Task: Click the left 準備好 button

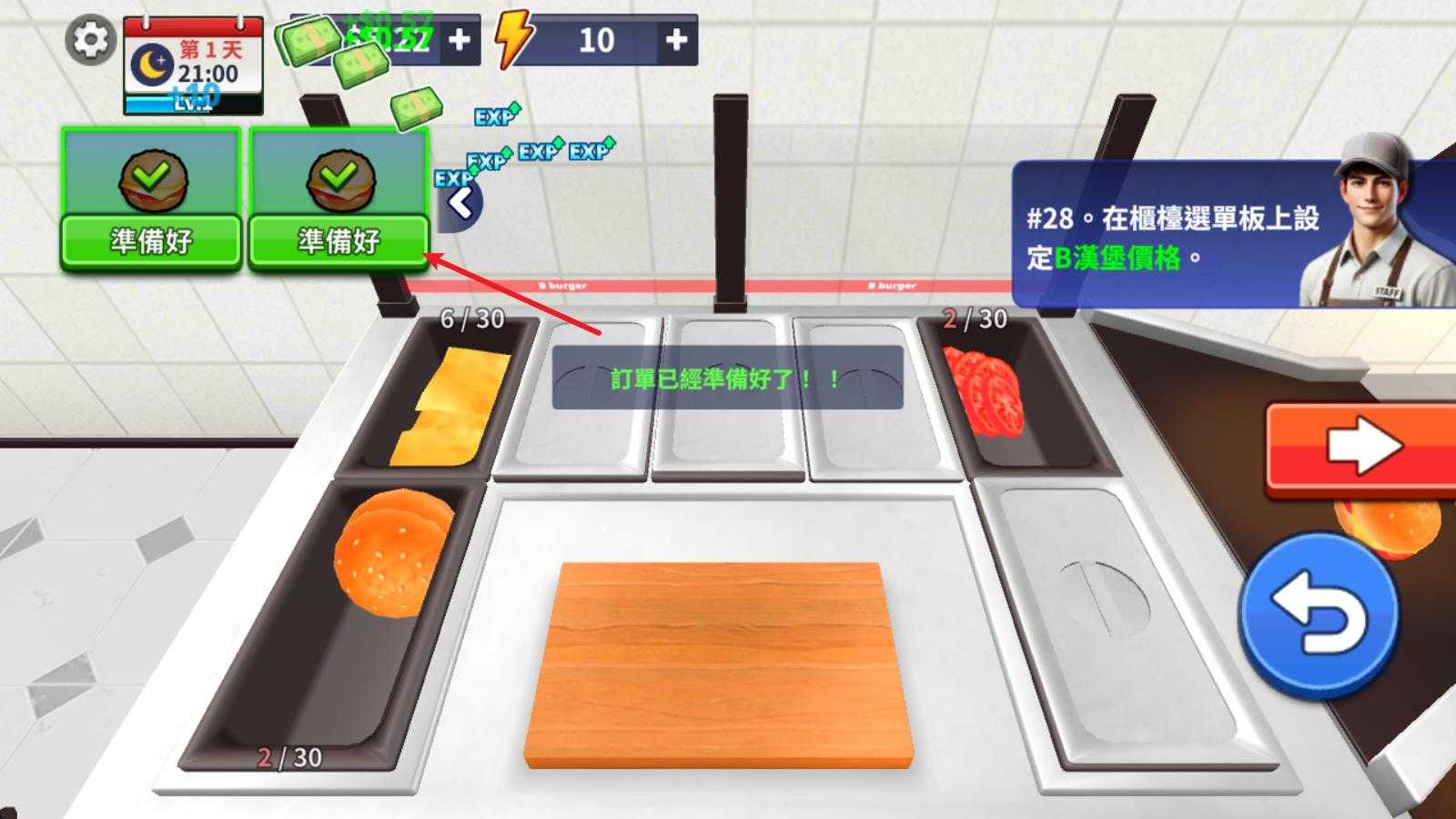Action: 148,240
